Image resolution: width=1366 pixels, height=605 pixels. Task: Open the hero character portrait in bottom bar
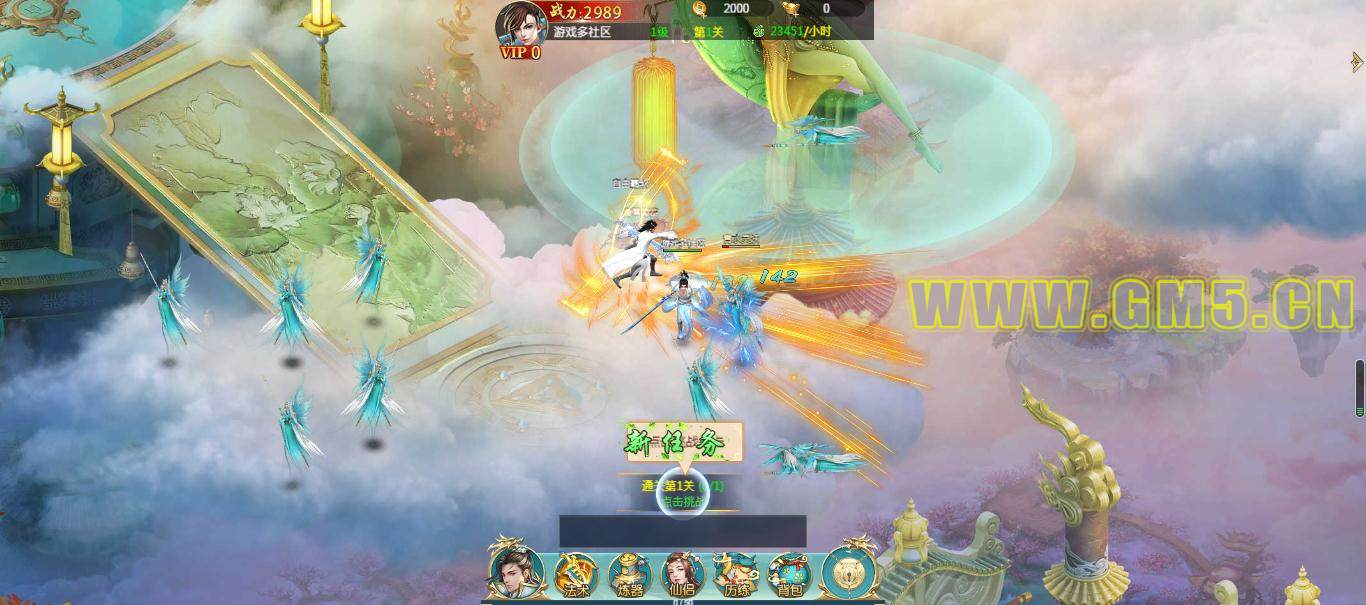[x=515, y=572]
